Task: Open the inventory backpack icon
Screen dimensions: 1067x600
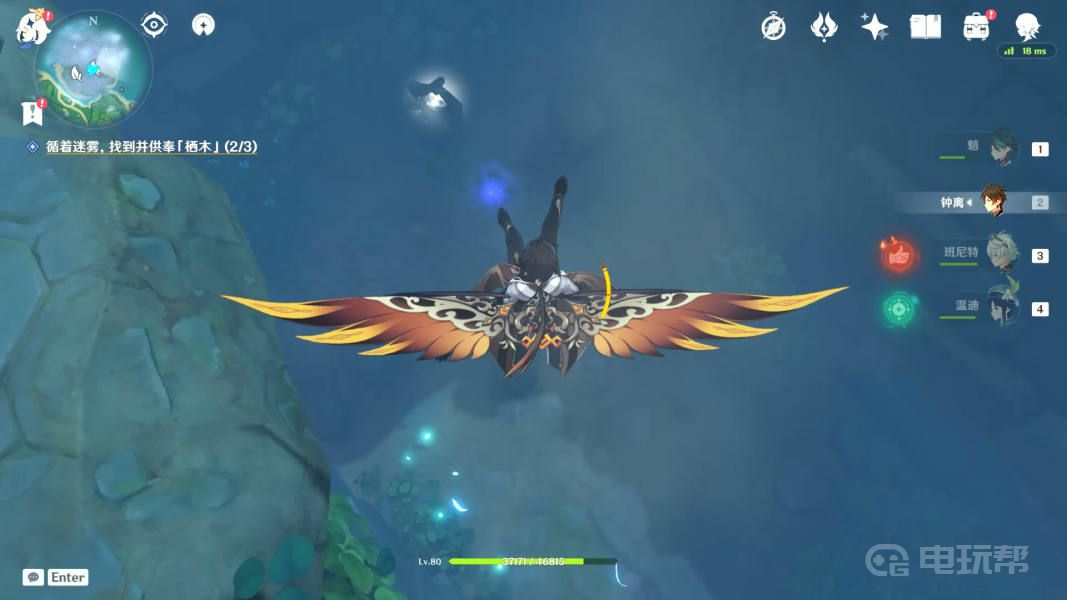Action: pos(976,27)
